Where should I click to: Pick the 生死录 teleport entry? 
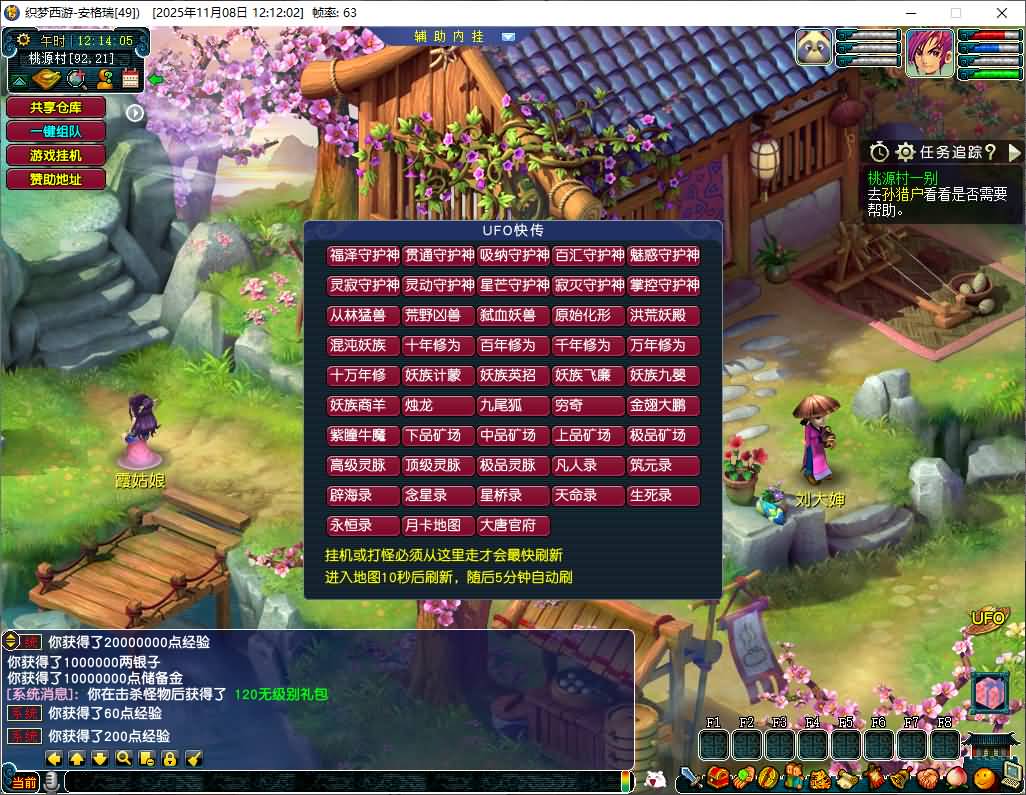click(664, 495)
